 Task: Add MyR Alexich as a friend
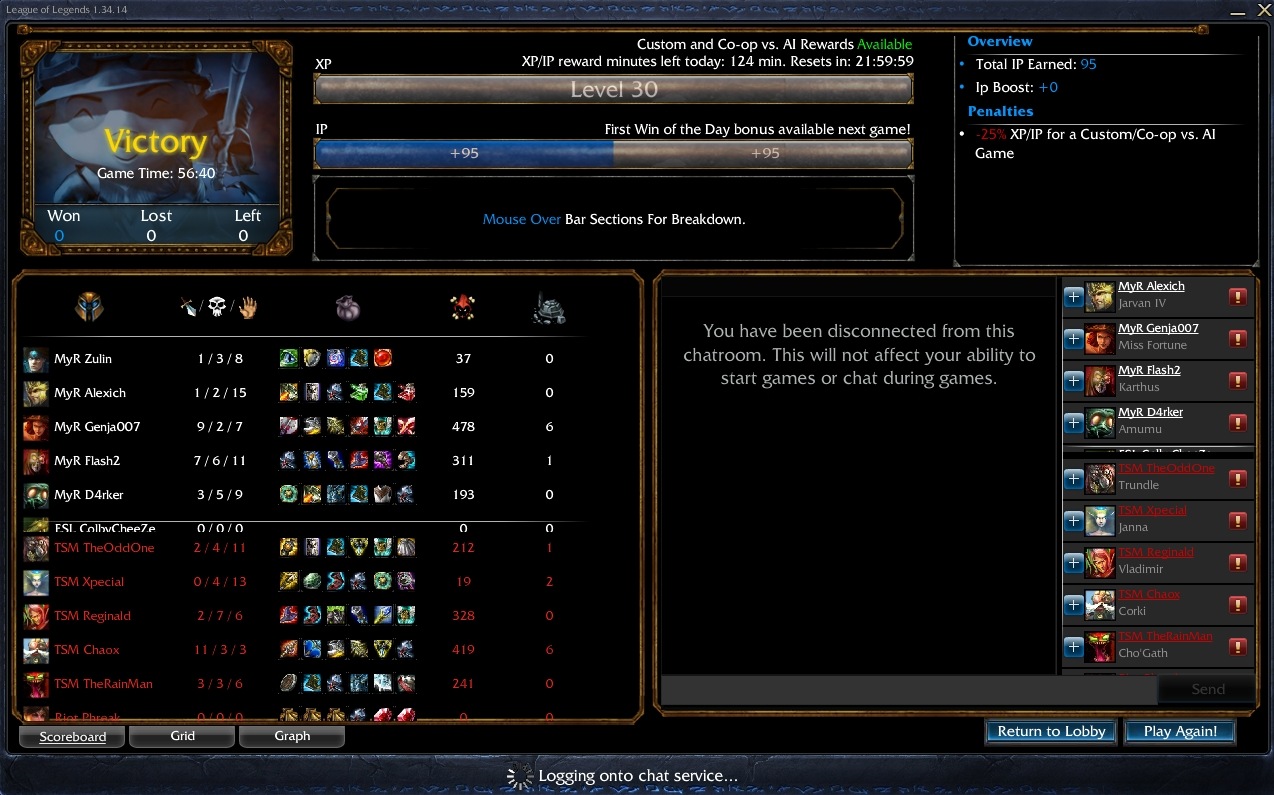[1073, 297]
